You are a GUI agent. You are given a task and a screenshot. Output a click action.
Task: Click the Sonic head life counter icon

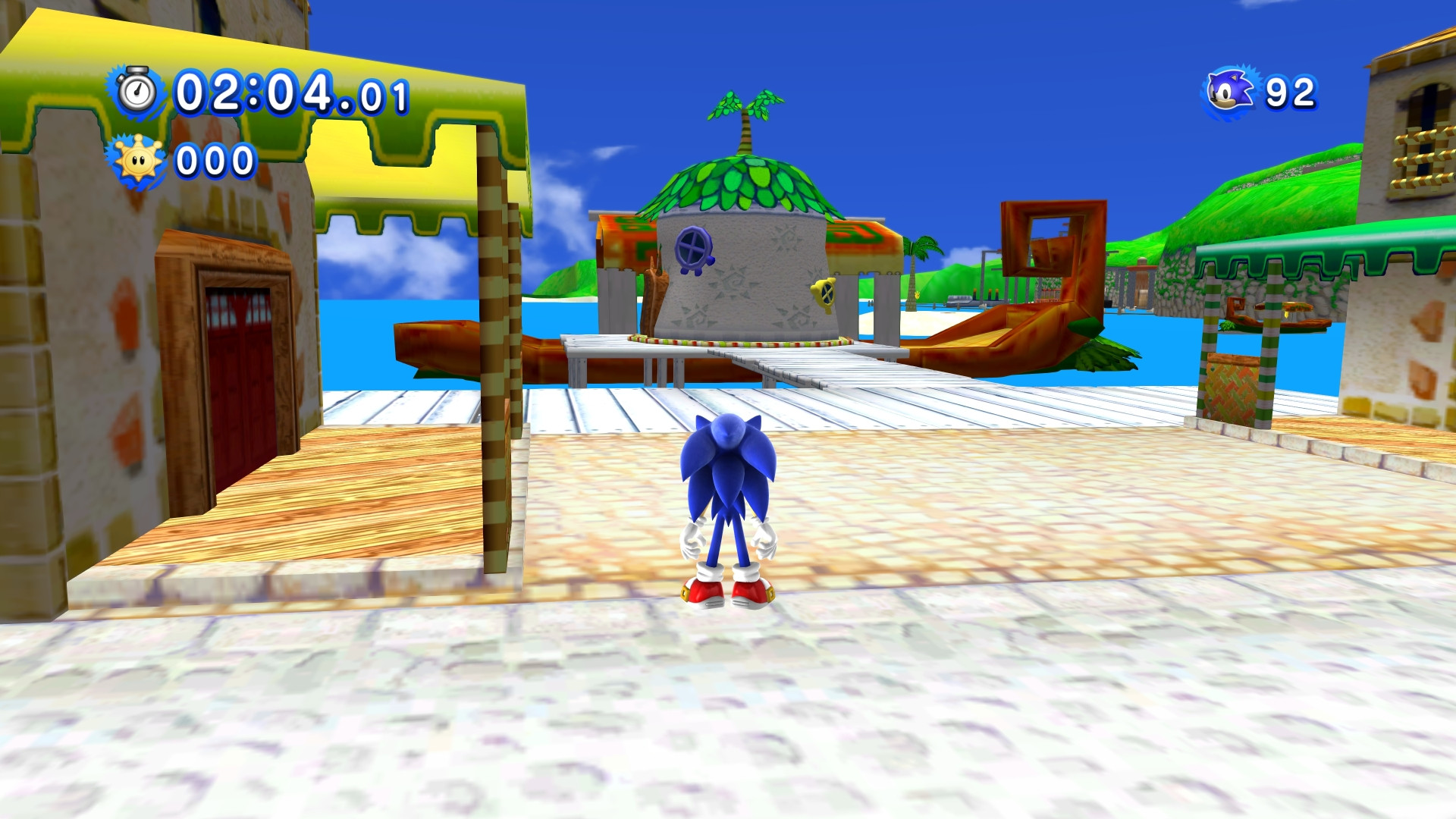point(1230,89)
